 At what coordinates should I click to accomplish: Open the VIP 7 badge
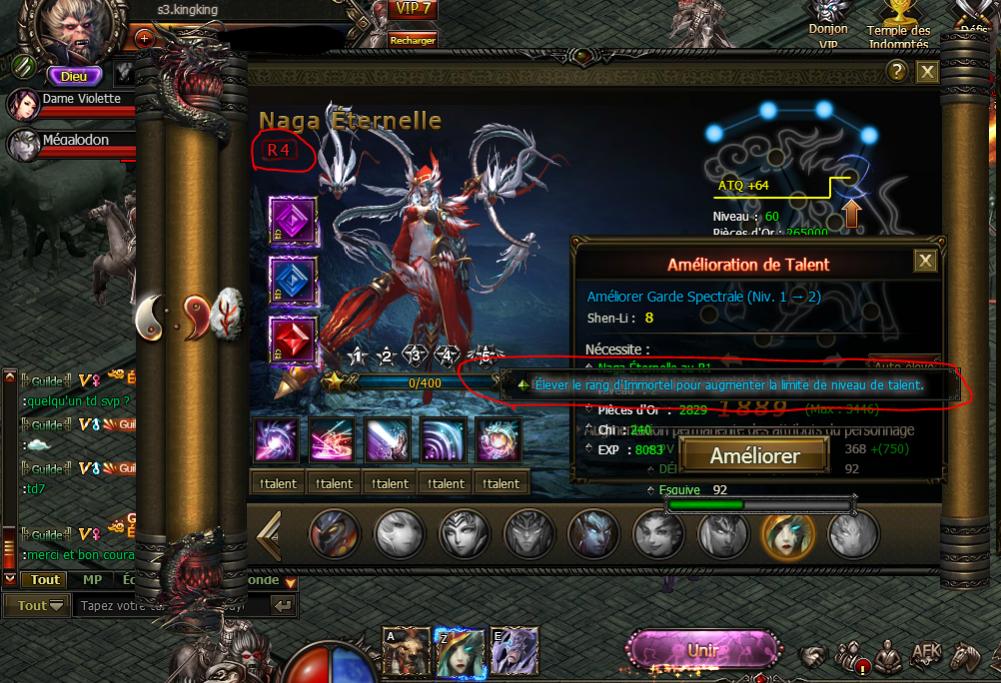click(x=412, y=9)
